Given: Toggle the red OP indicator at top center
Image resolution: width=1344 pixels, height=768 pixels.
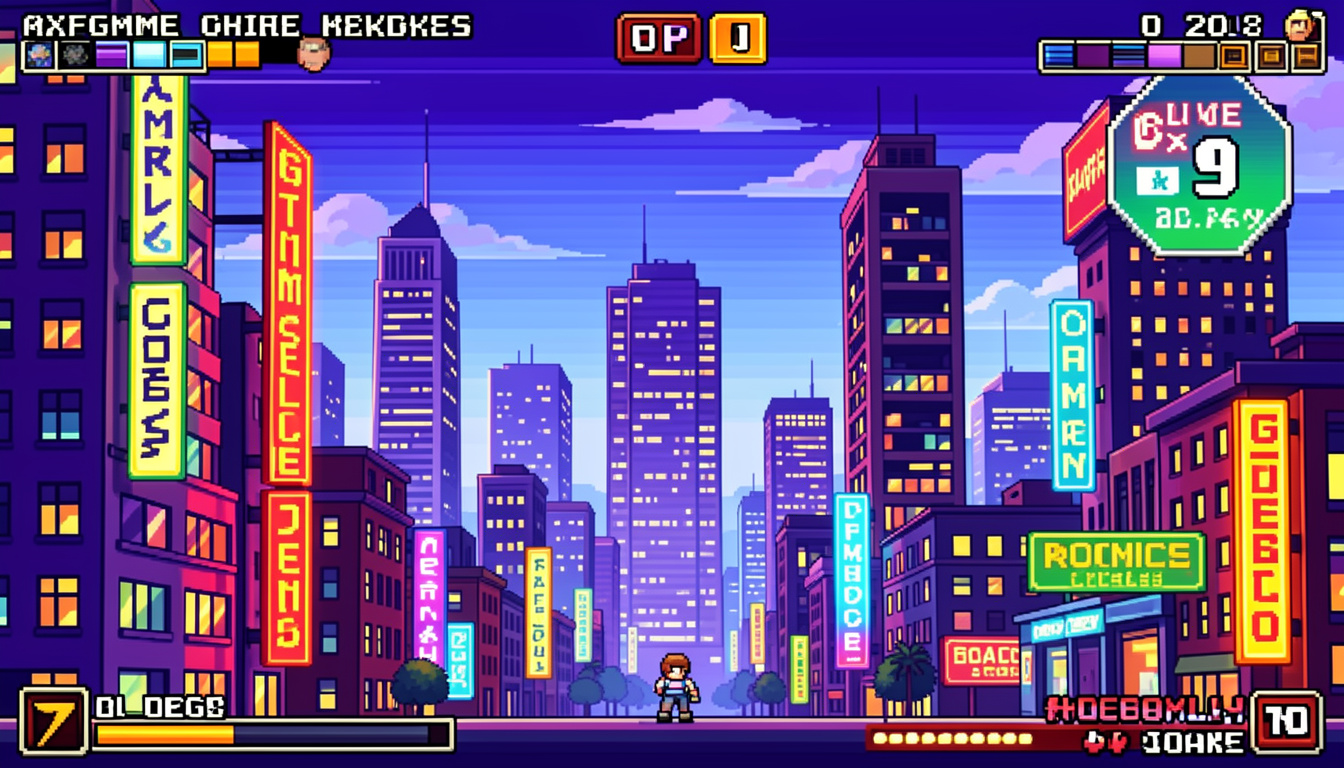Looking at the screenshot, I should point(656,35).
